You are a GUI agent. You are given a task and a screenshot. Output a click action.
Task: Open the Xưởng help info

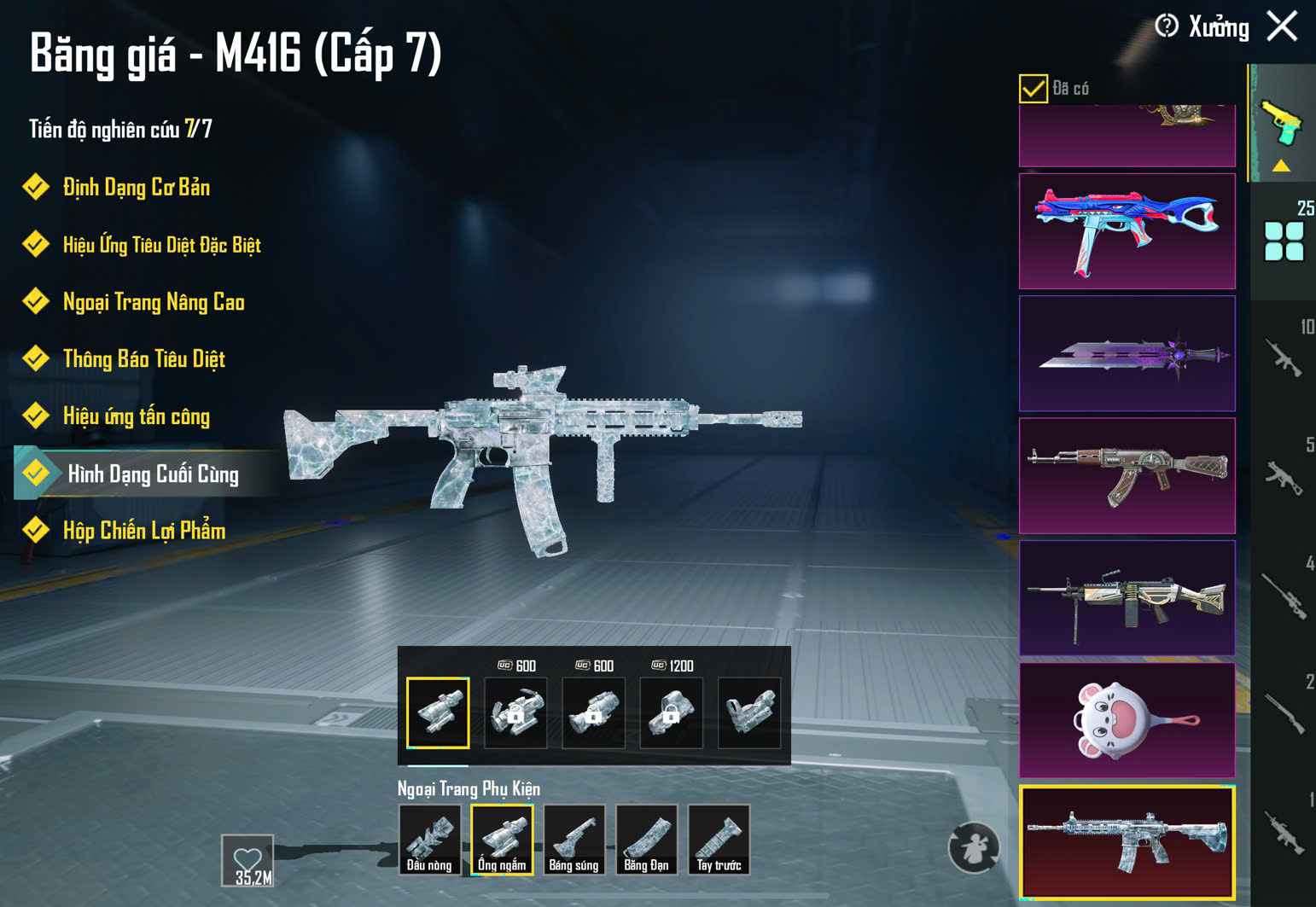[x=1167, y=26]
